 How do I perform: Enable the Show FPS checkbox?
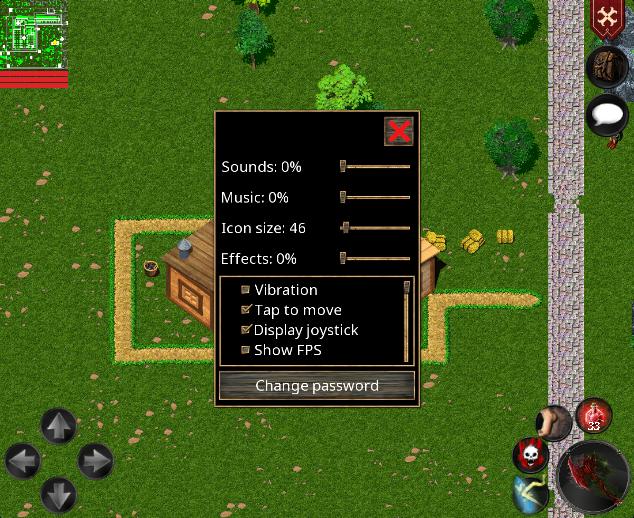tap(246, 350)
